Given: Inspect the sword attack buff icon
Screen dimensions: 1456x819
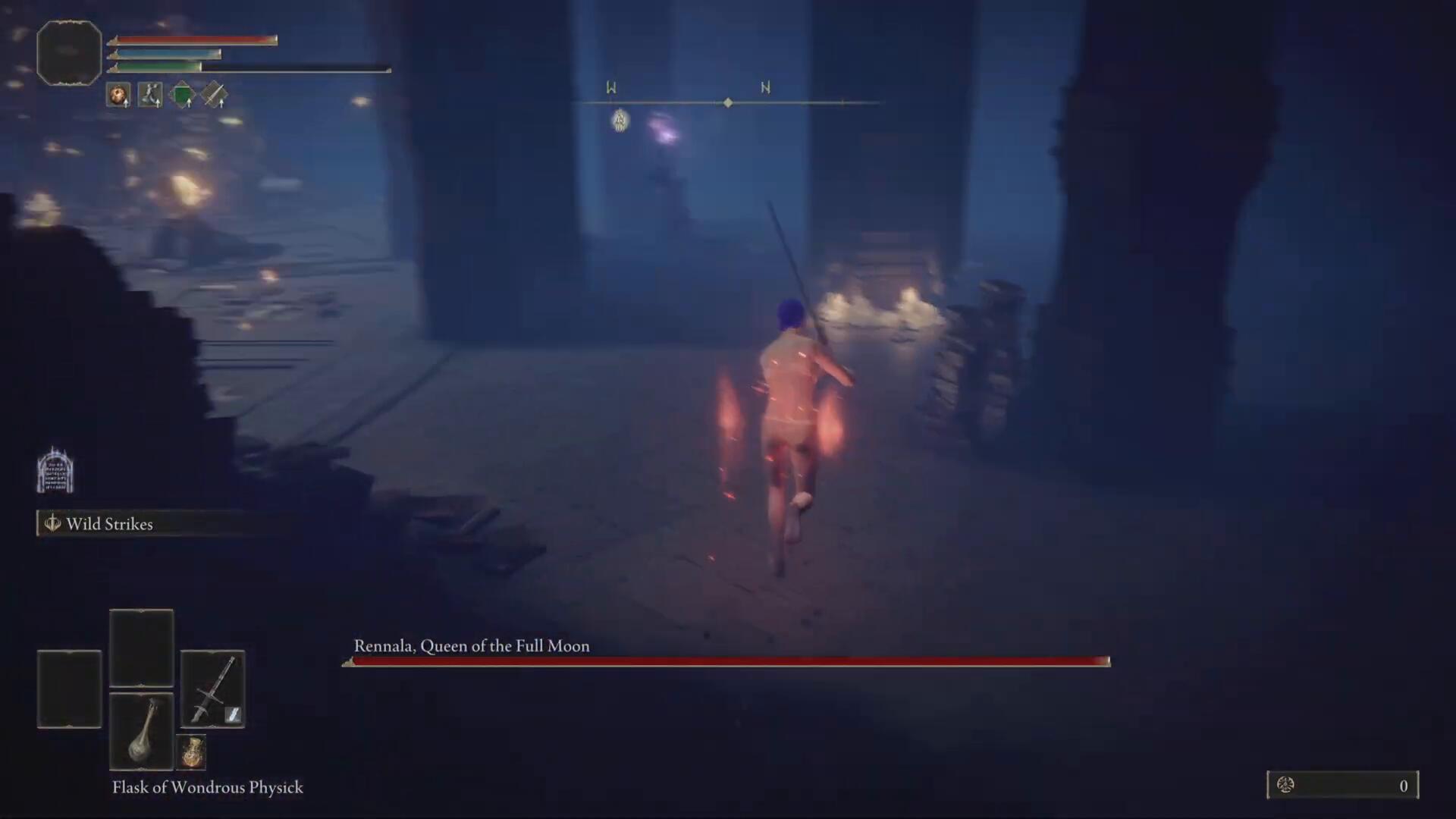Looking at the screenshot, I should [214, 96].
